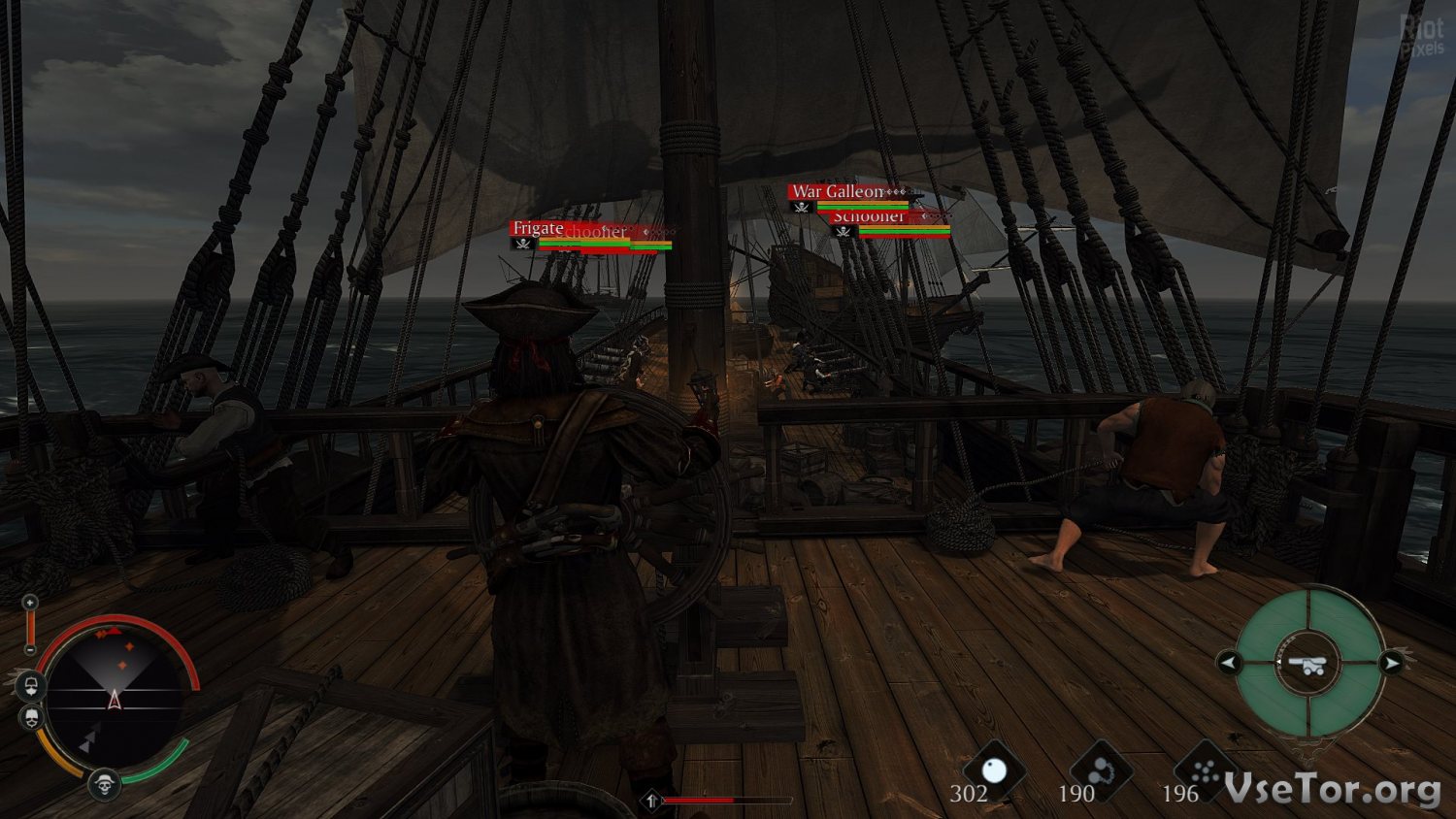Cycle weapon wheel with the right arrow
Screen dimensions: 1456x819
1392,664
